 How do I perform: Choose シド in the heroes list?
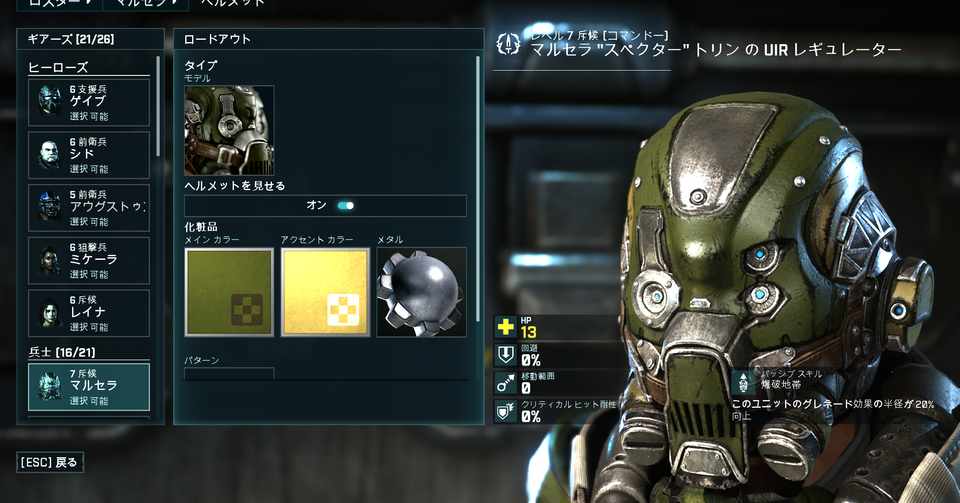coord(88,155)
